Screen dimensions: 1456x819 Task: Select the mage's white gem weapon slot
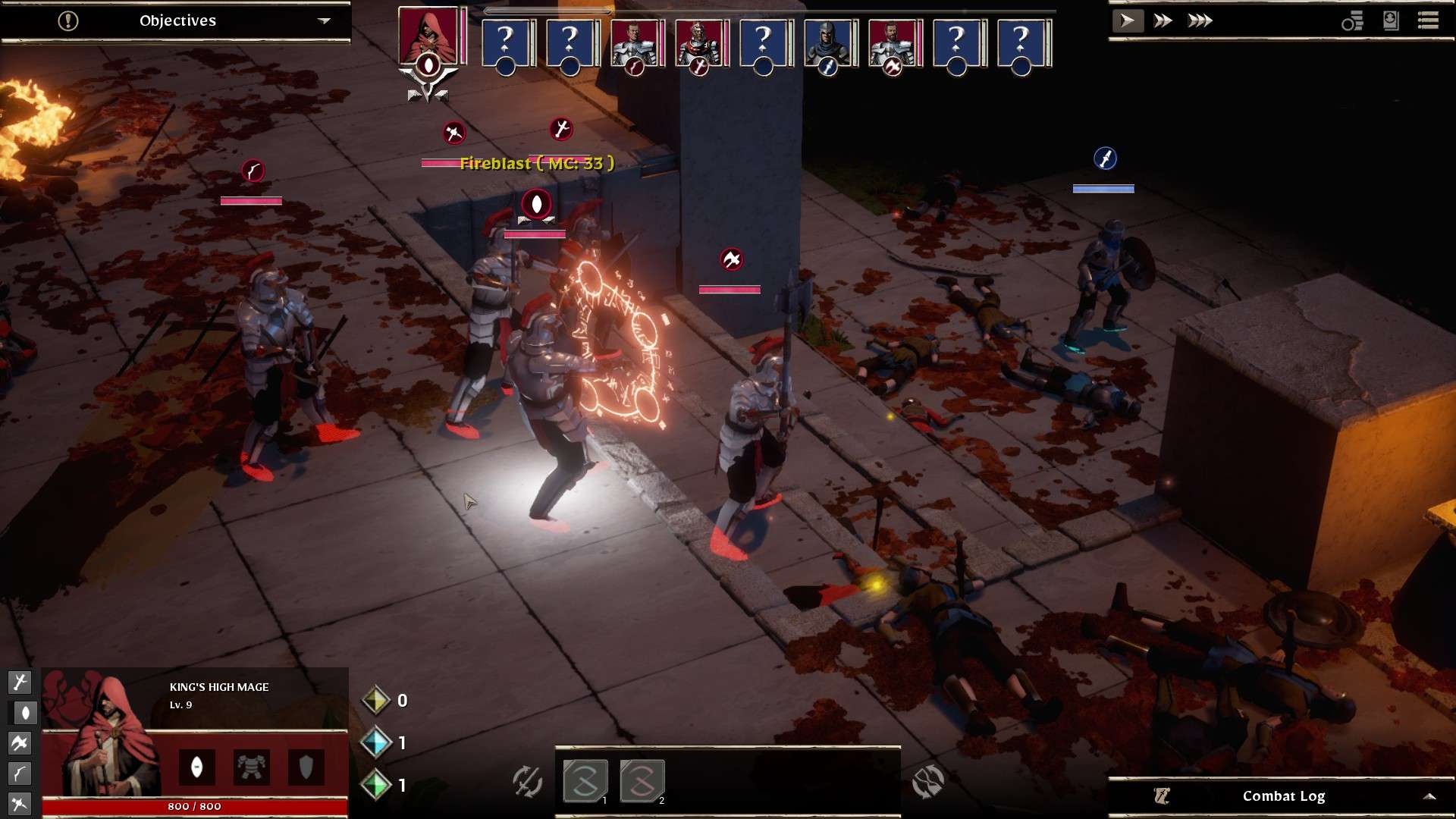[196, 767]
